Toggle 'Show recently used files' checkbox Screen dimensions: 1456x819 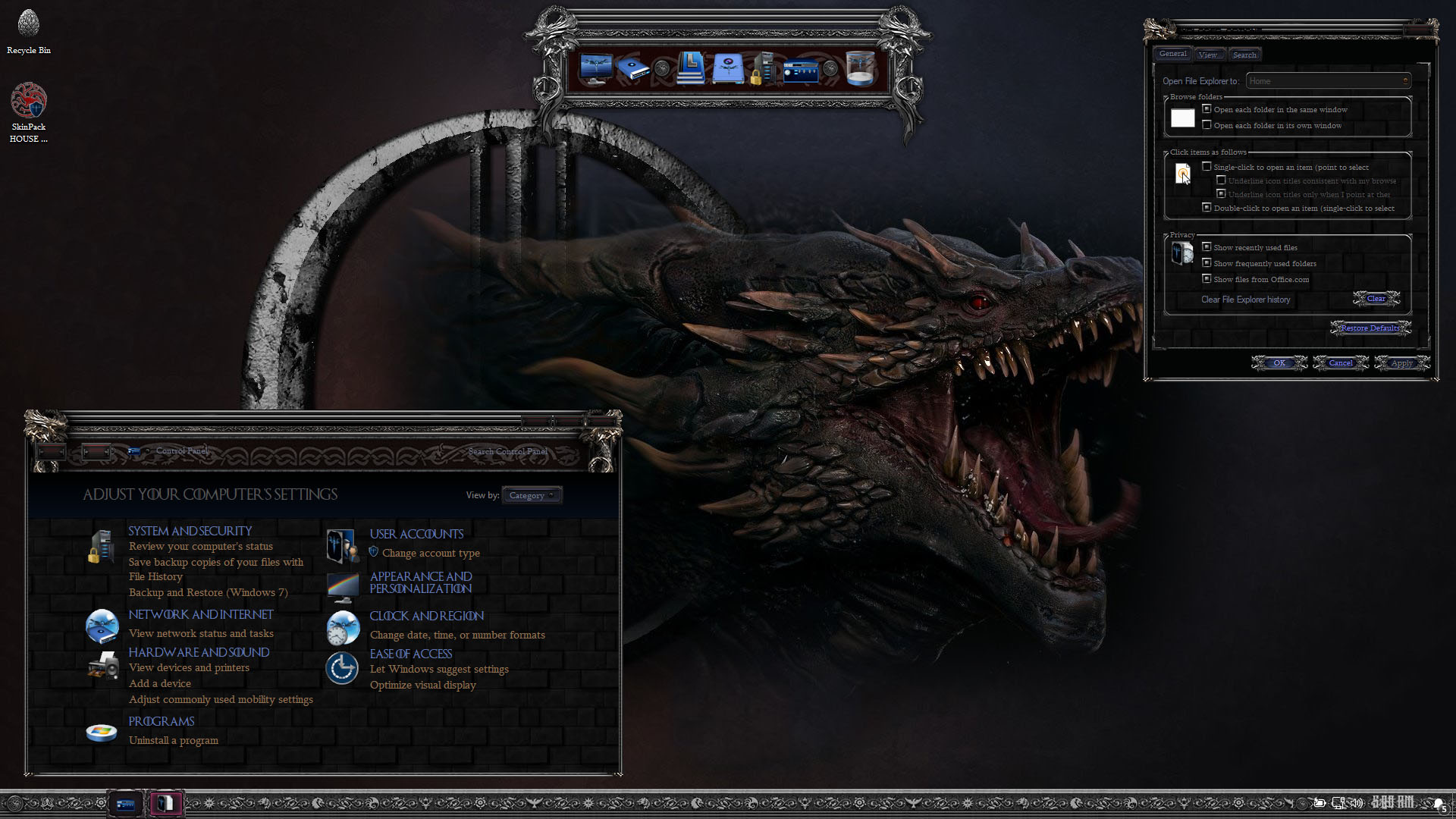[x=1207, y=247]
